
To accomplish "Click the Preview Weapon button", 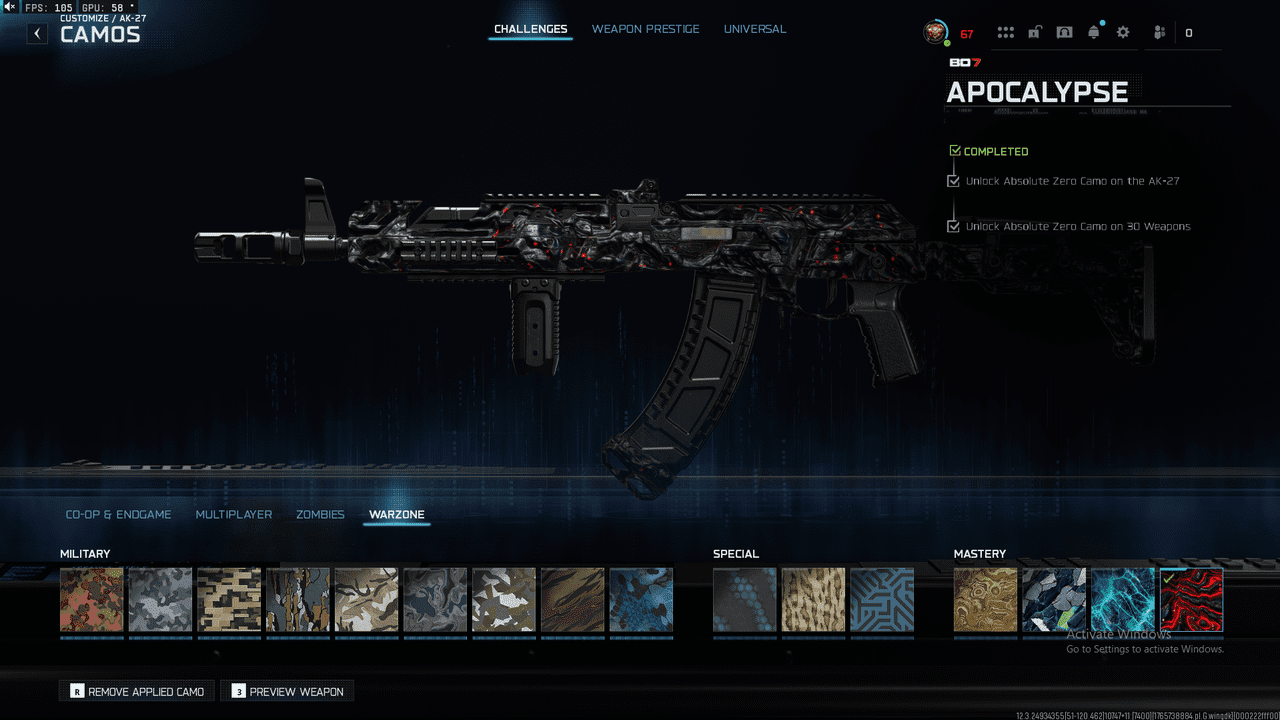I will (x=287, y=691).
